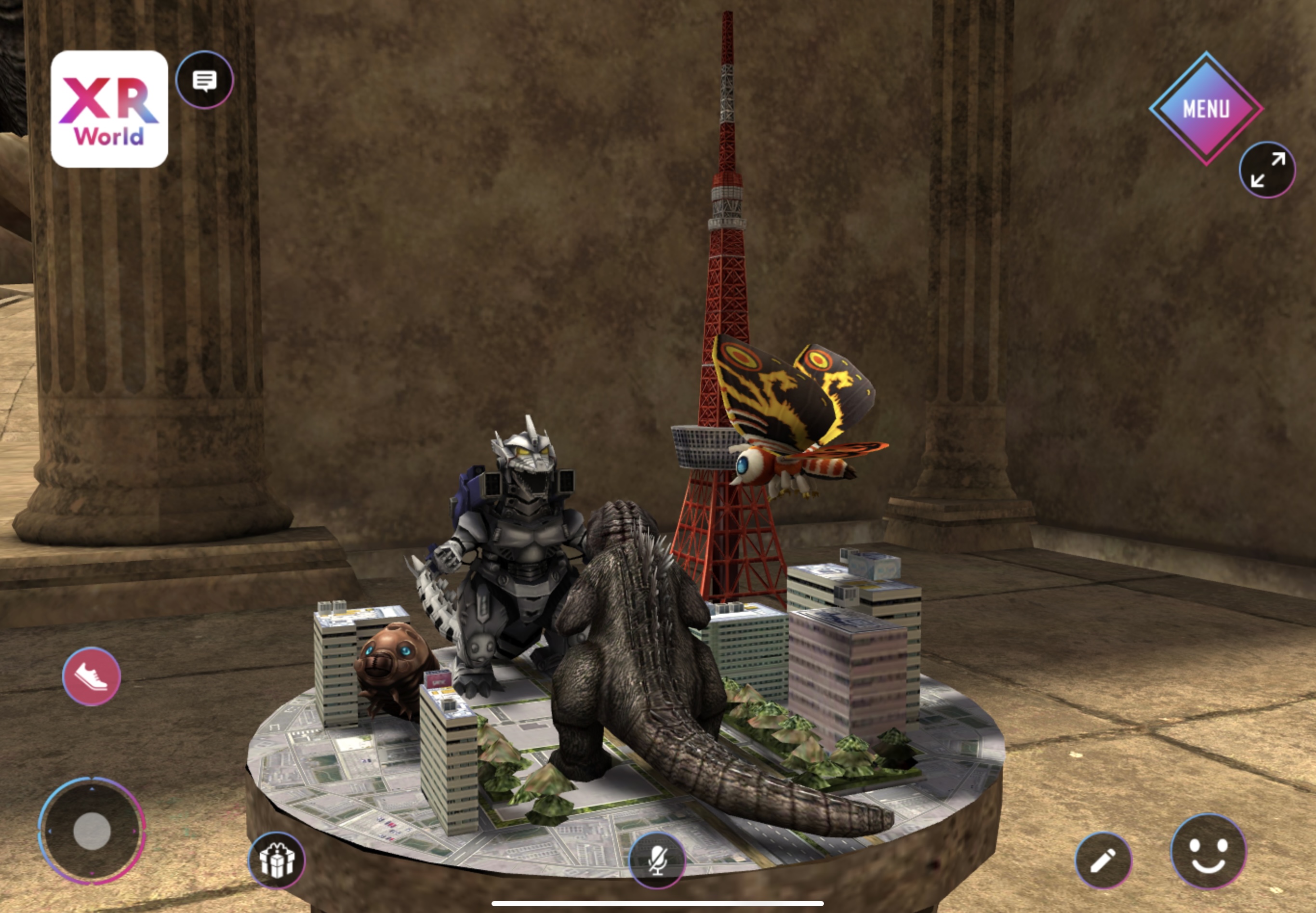Select the pencil edit button
The height and width of the screenshot is (913, 1316).
point(1103,860)
